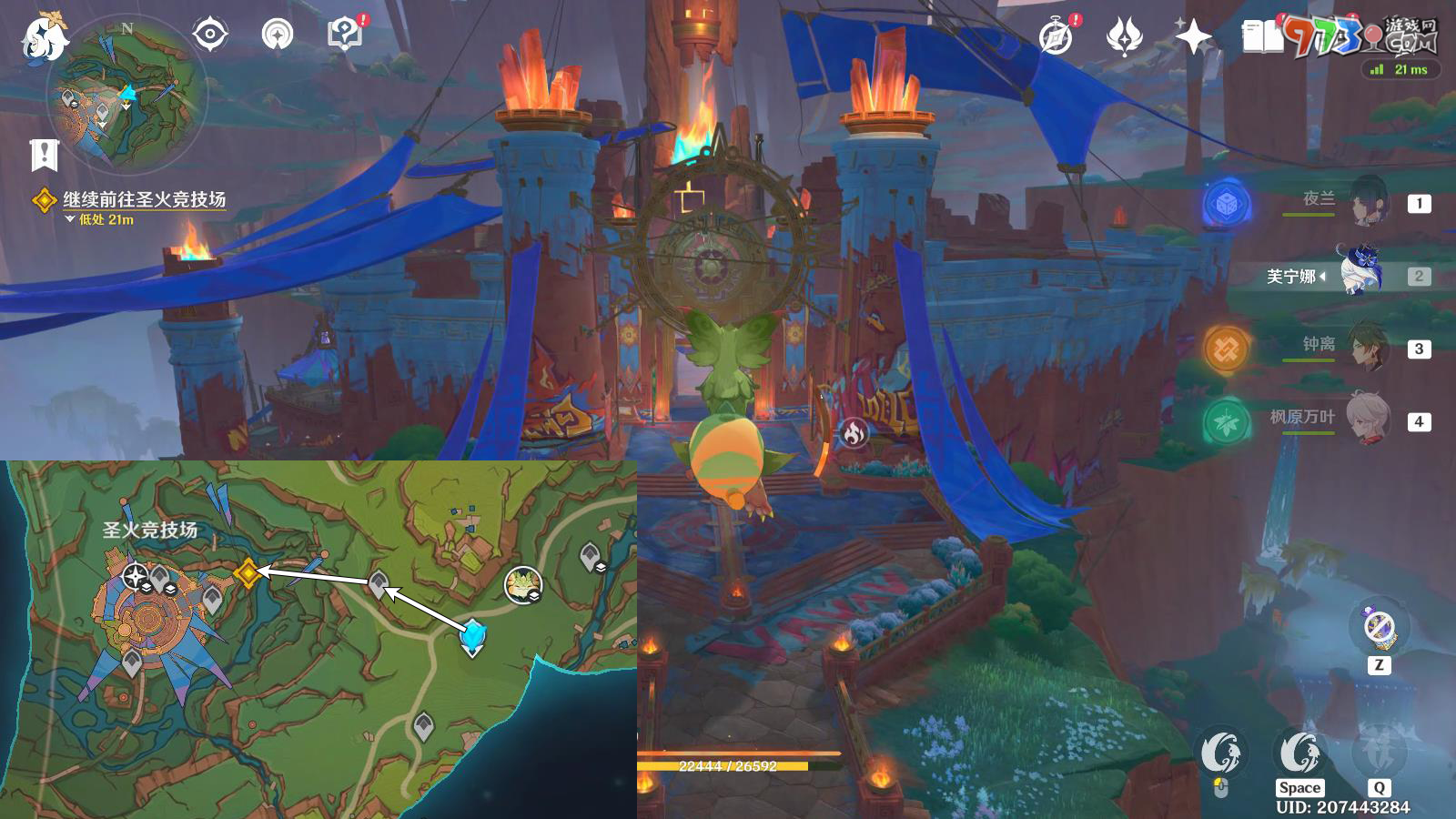Open the question-mark tutorial book icon
This screenshot has width=1456, height=819.
[x=344, y=35]
